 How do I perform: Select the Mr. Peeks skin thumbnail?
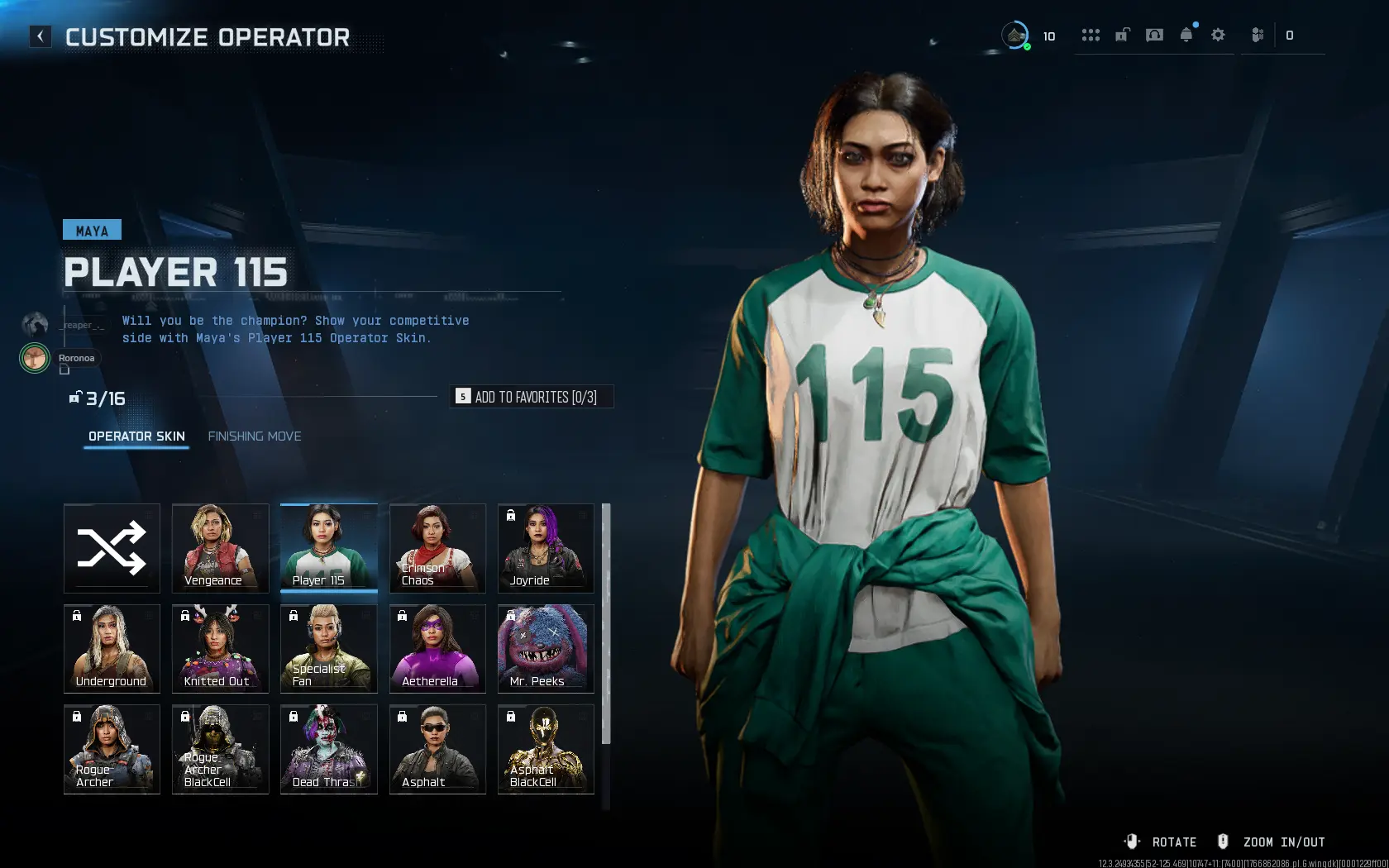tap(545, 649)
